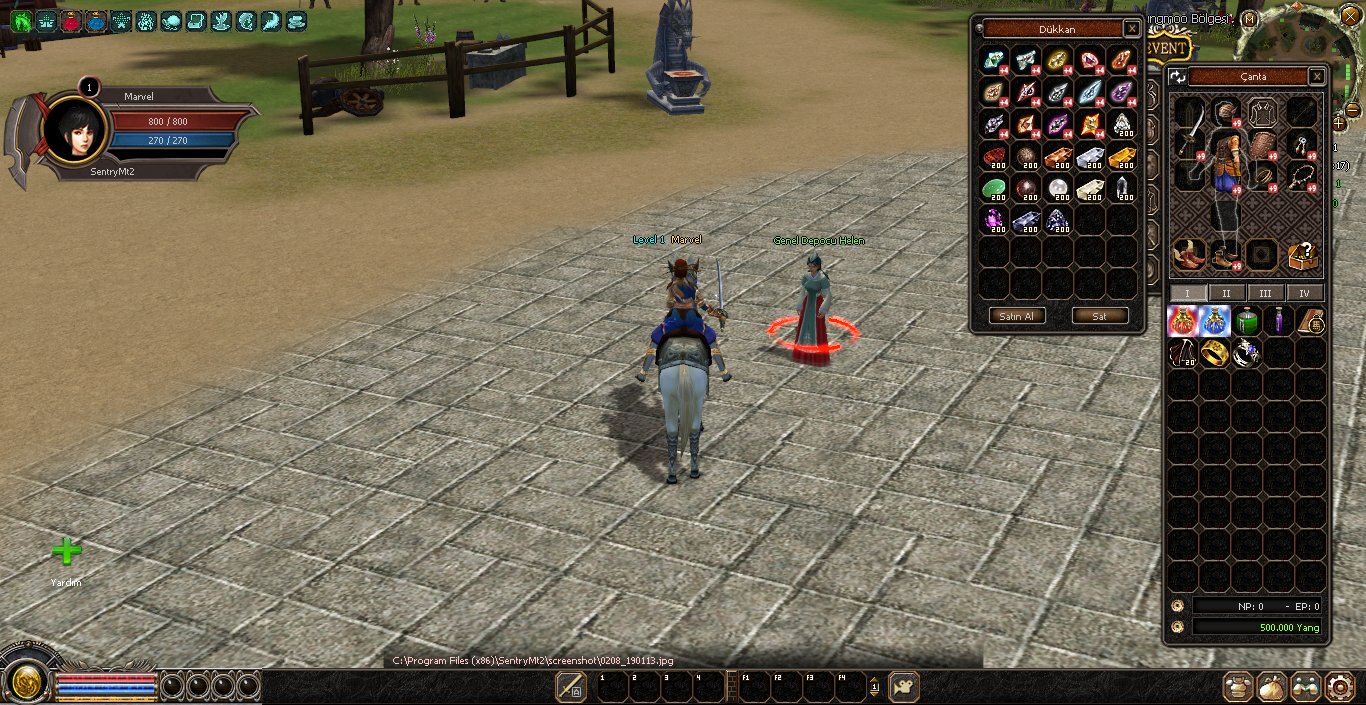Screen dimensions: 1366x705
Task: Click the minimap zoom-out minus button
Action: pos(1353,110)
